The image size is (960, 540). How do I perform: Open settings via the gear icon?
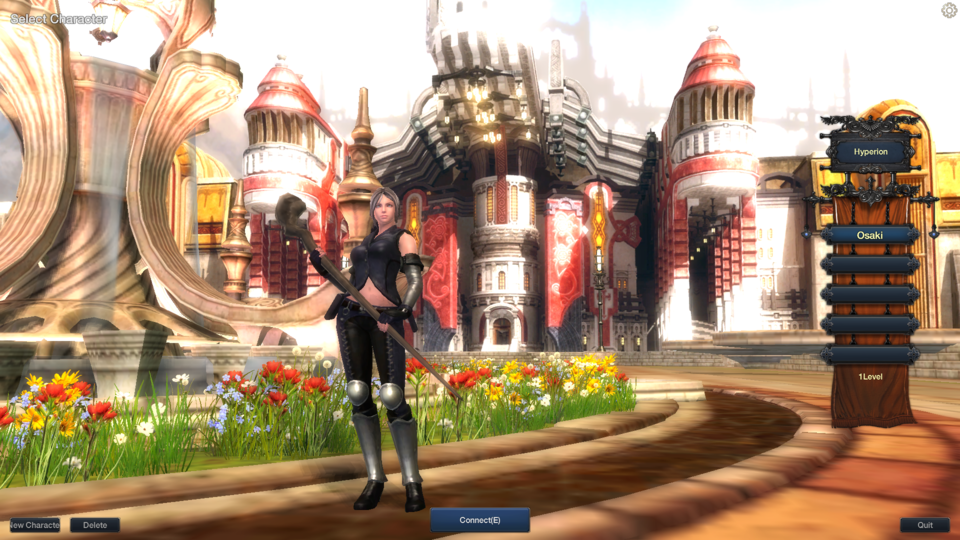click(x=949, y=10)
